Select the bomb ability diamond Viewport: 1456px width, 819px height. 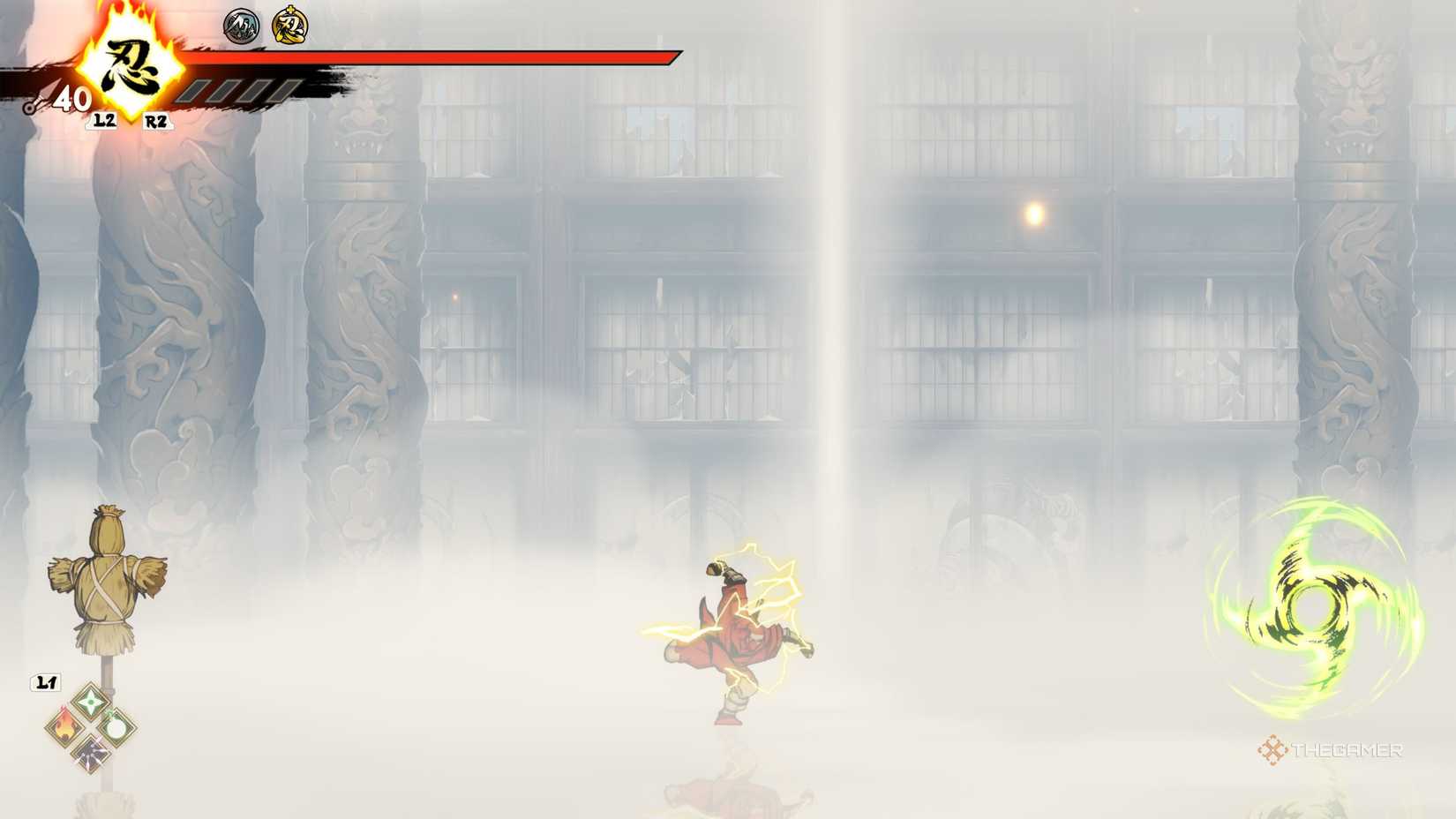[116, 729]
